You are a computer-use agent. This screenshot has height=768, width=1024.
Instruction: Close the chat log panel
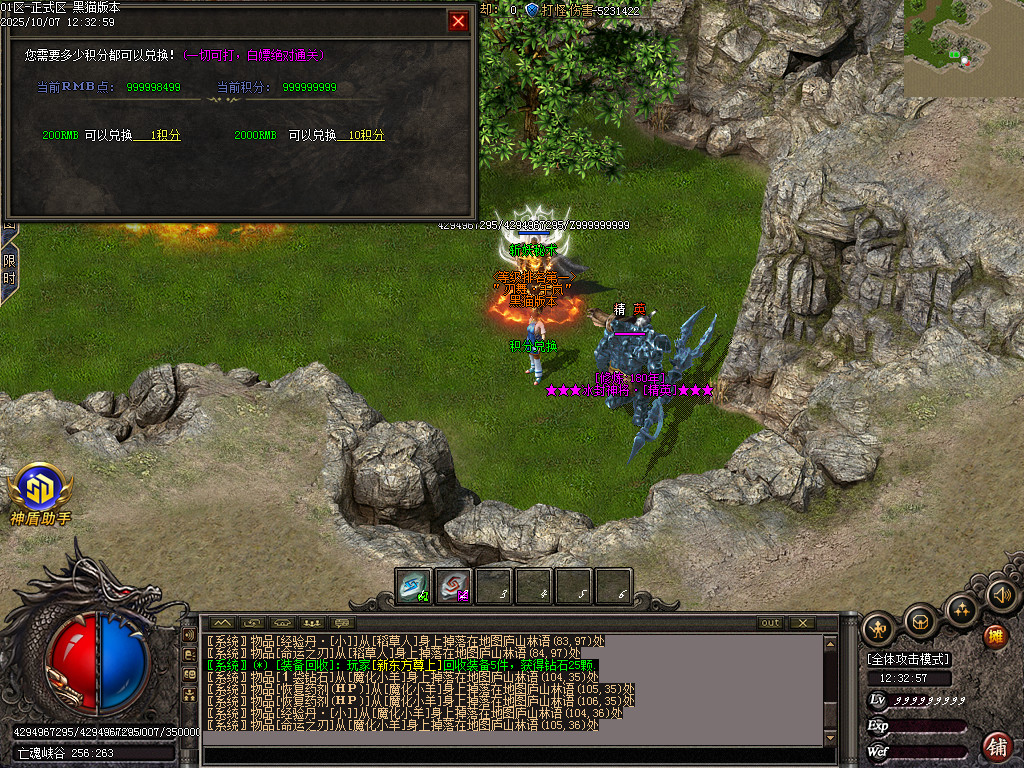[802, 623]
